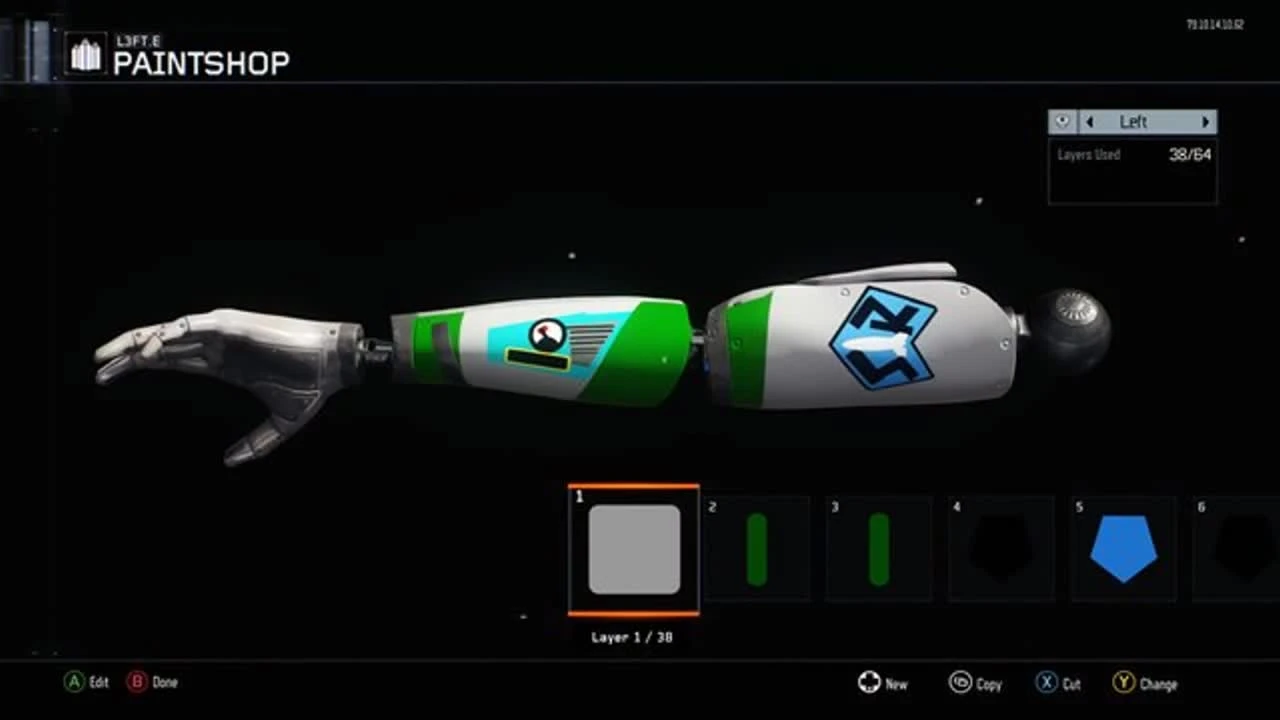Click the left arrow on the Left selector
This screenshot has width=1280, height=720.
[1089, 121]
